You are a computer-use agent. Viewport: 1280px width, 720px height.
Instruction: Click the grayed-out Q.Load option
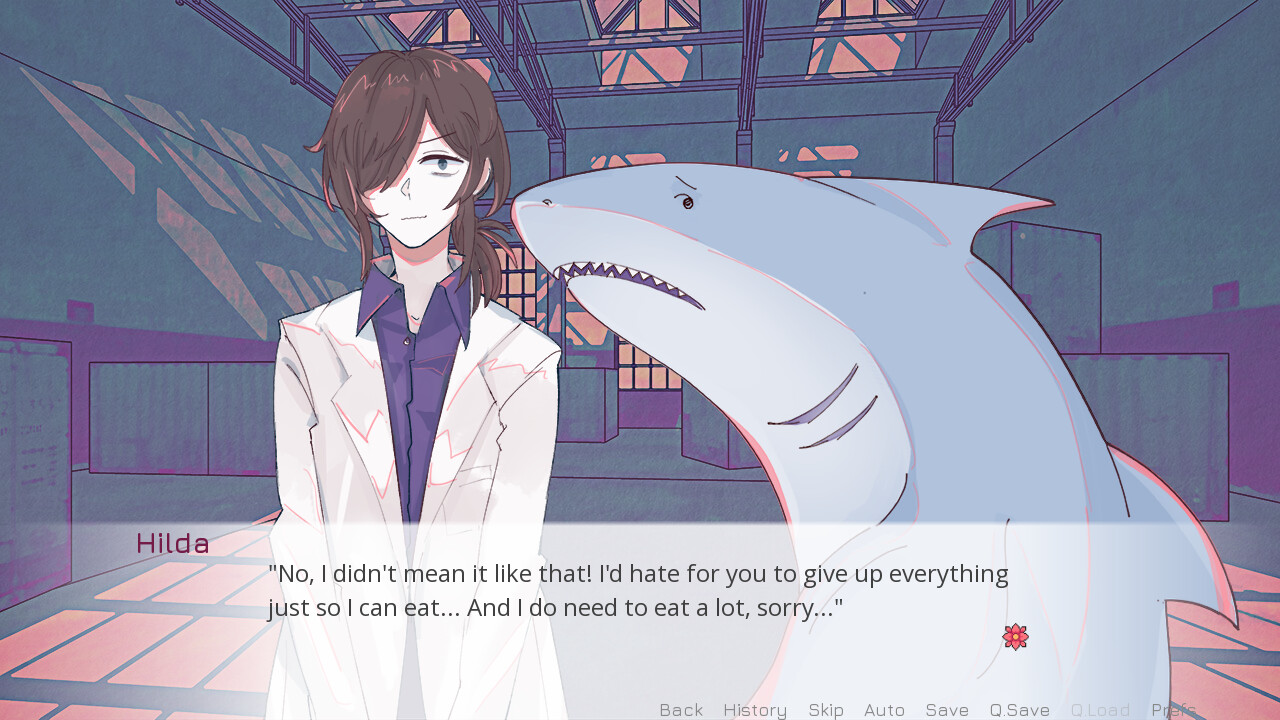[1101, 710]
